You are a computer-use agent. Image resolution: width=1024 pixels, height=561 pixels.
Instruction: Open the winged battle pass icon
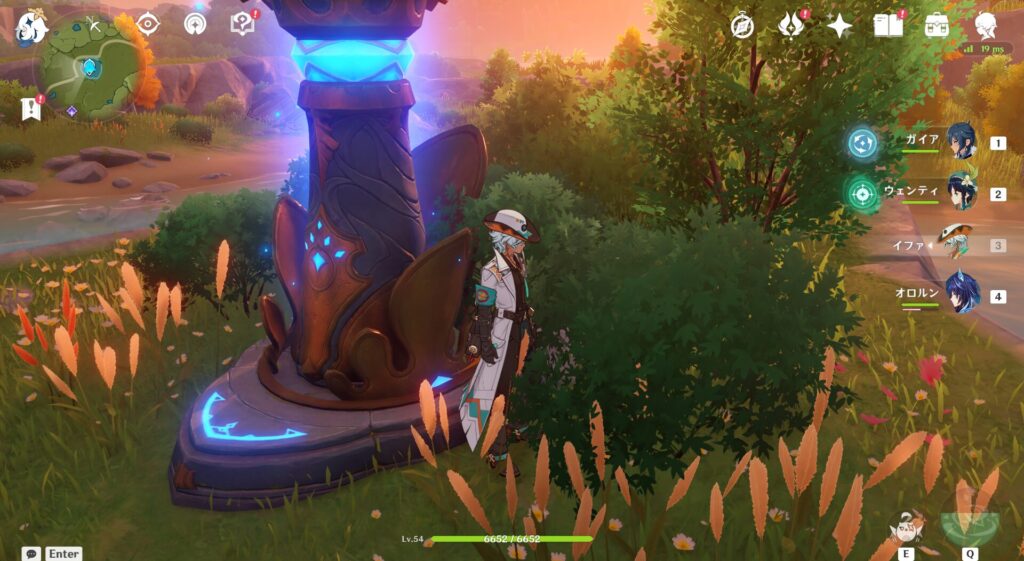791,26
